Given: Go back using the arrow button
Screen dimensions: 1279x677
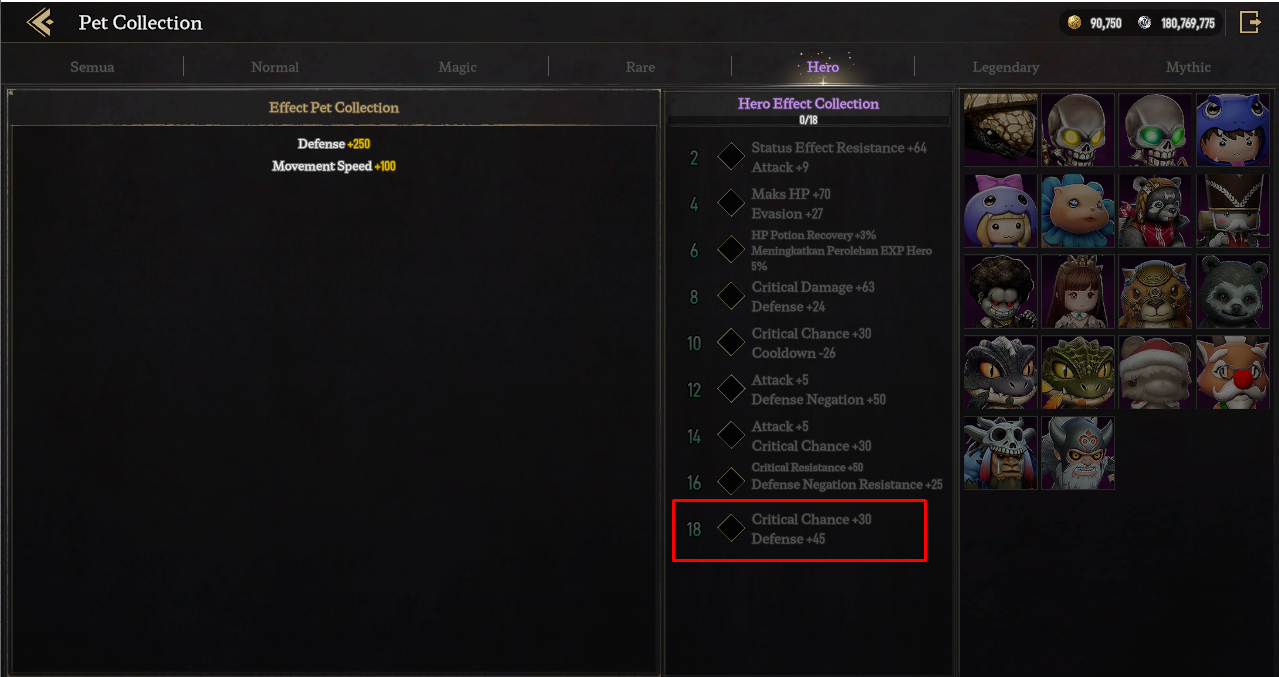Looking at the screenshot, I should pyautogui.click(x=40, y=22).
